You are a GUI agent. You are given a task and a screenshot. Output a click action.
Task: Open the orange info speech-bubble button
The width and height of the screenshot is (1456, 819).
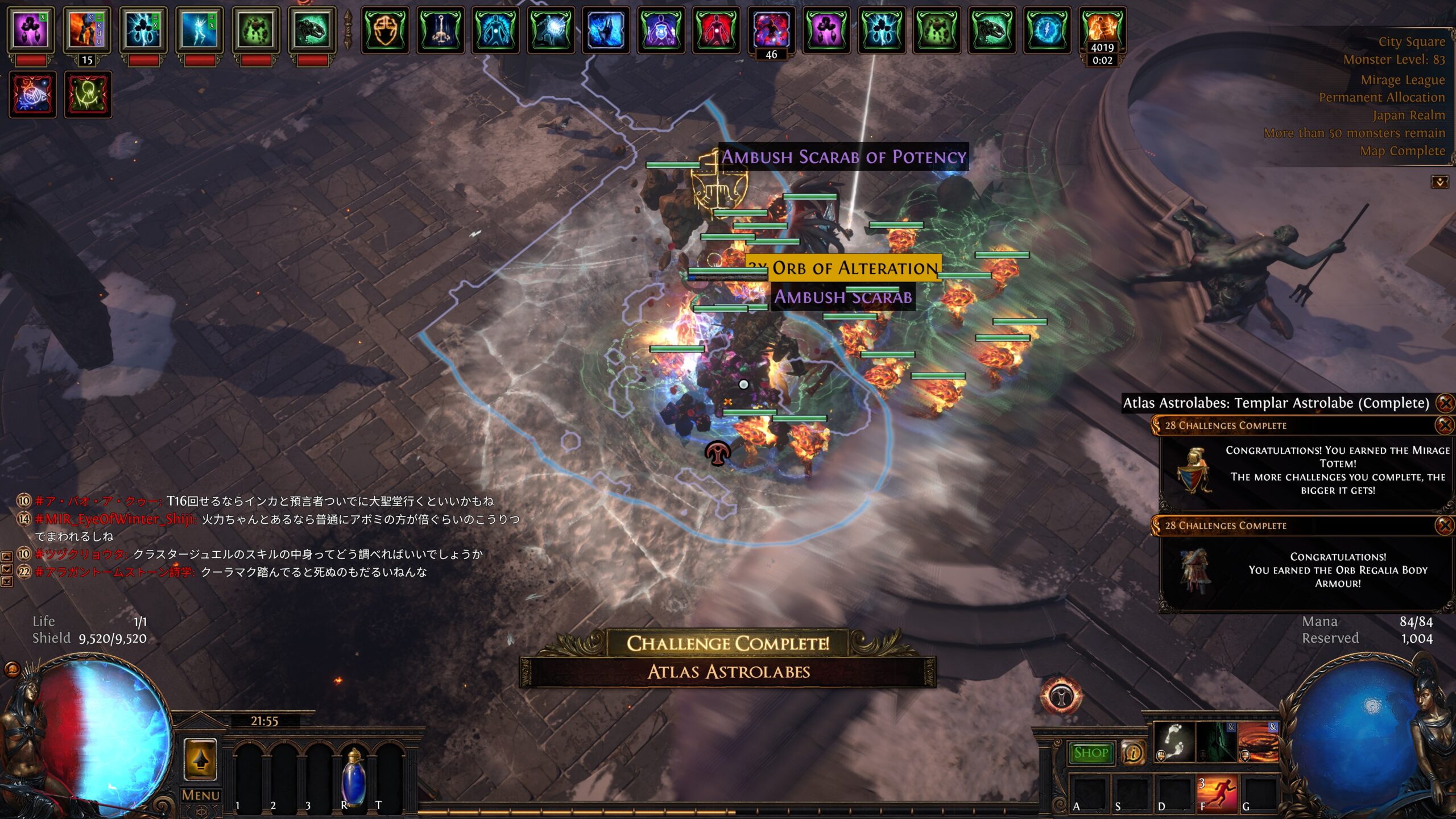[x=1133, y=753]
